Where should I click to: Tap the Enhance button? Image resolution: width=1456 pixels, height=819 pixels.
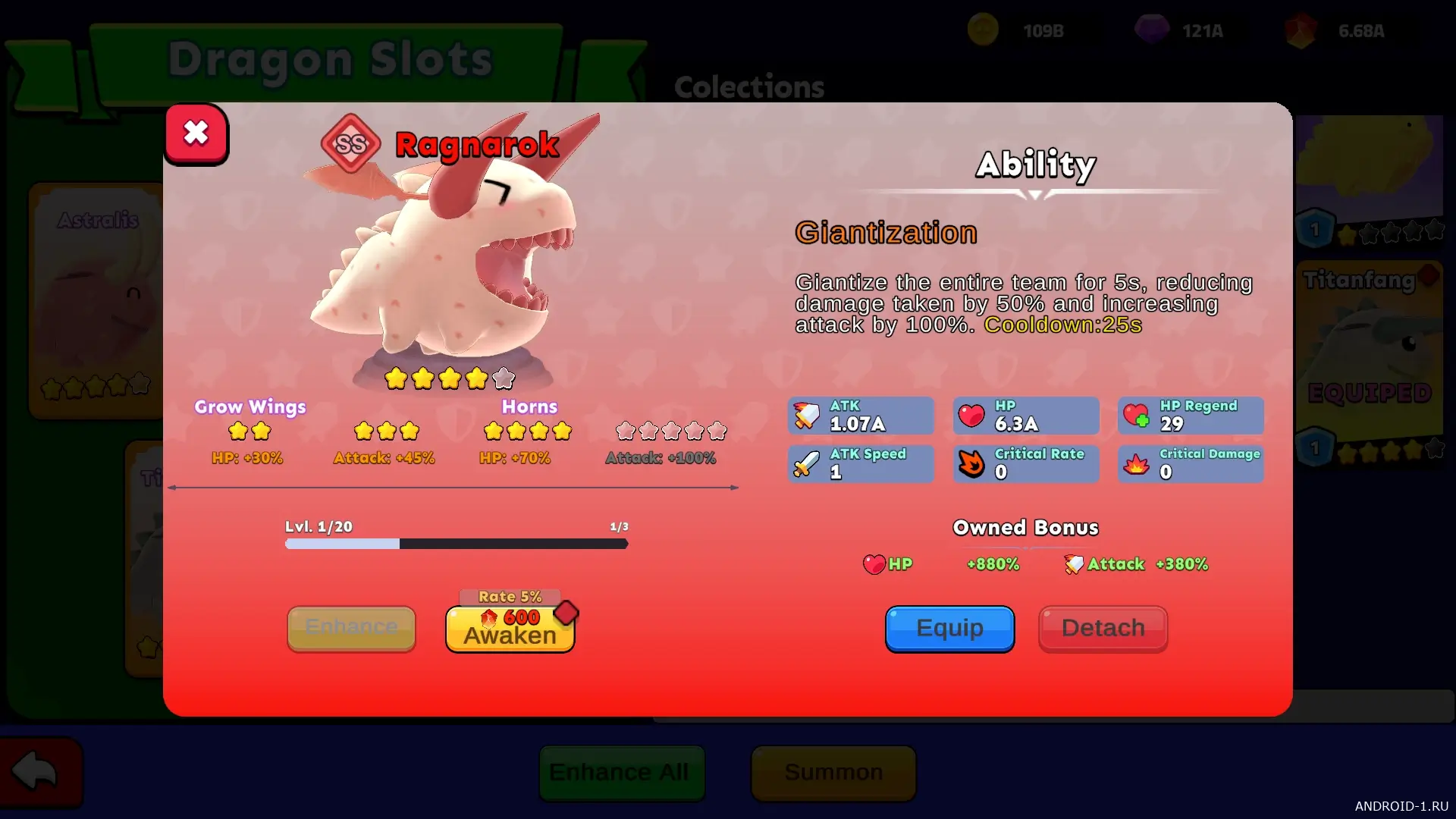point(351,628)
